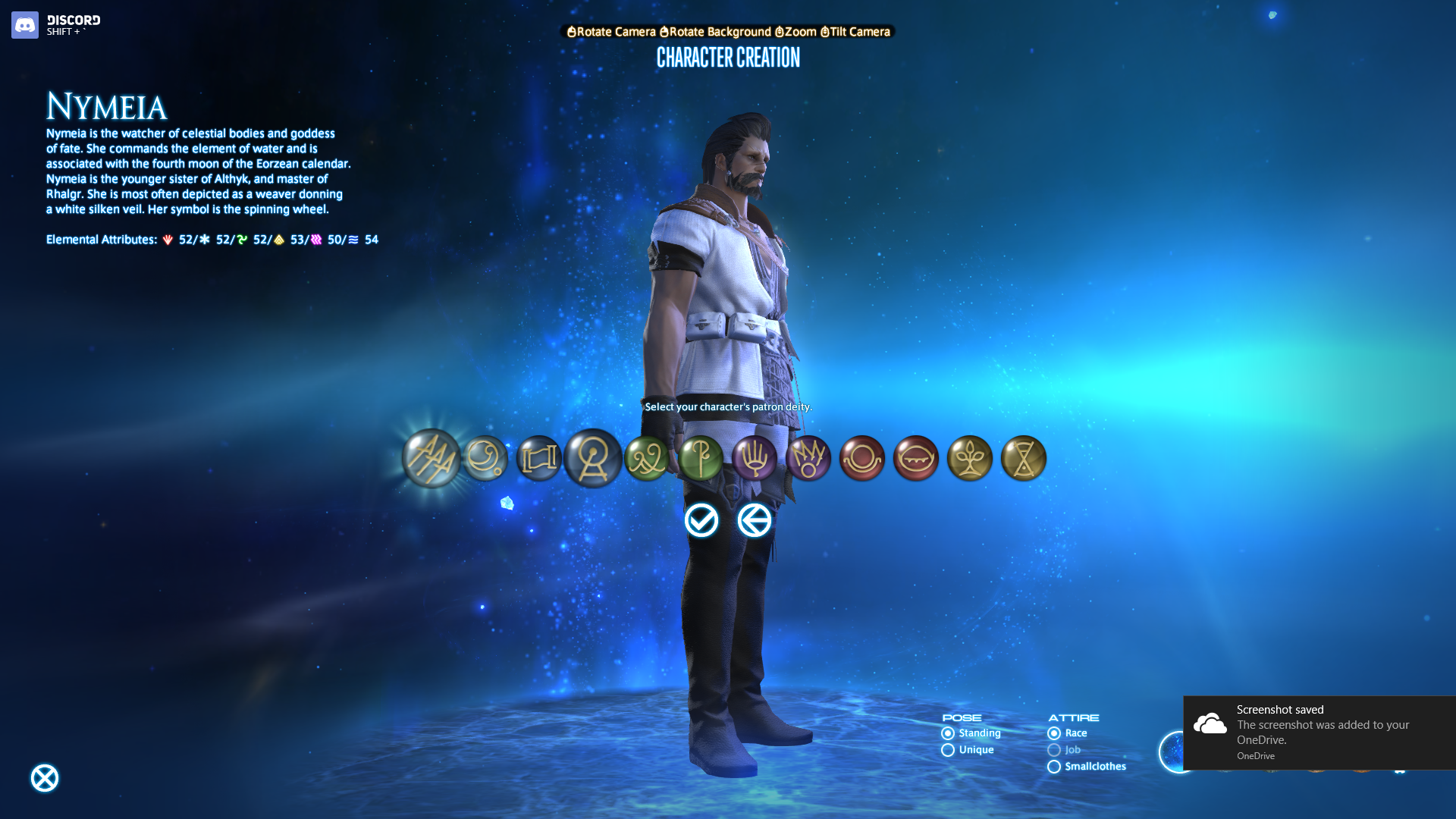The image size is (1456, 819).
Task: Pick the scroll deity icon
Action: click(539, 458)
